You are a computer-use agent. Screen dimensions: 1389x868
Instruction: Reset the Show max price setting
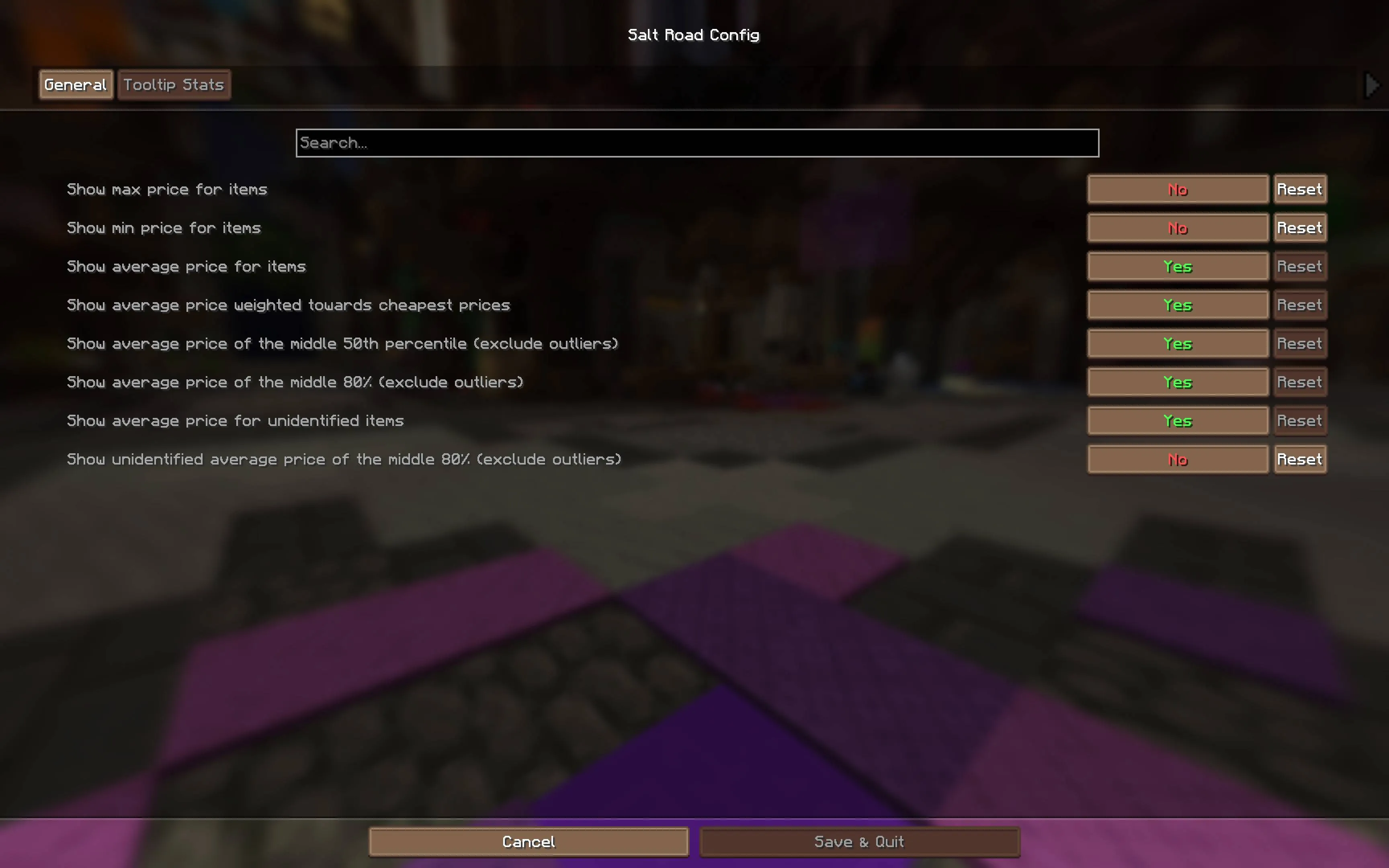point(1300,189)
